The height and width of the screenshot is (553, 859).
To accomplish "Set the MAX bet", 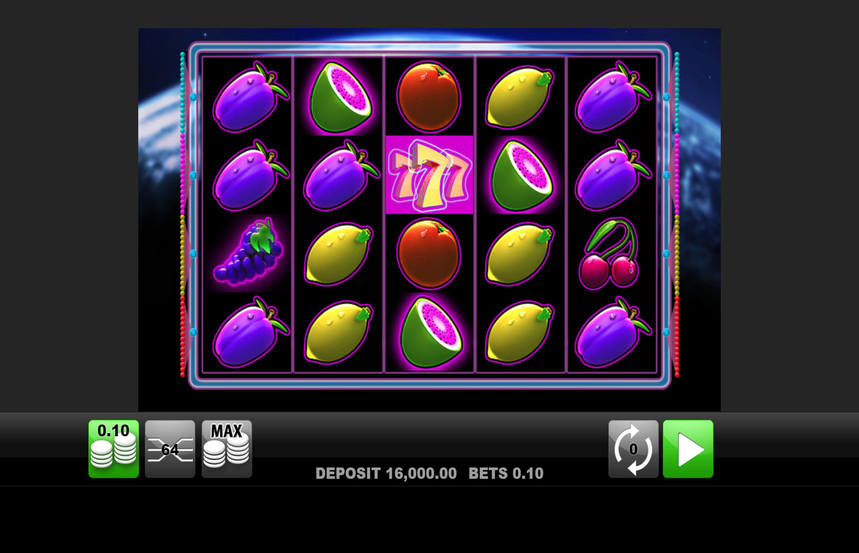I will point(227,449).
